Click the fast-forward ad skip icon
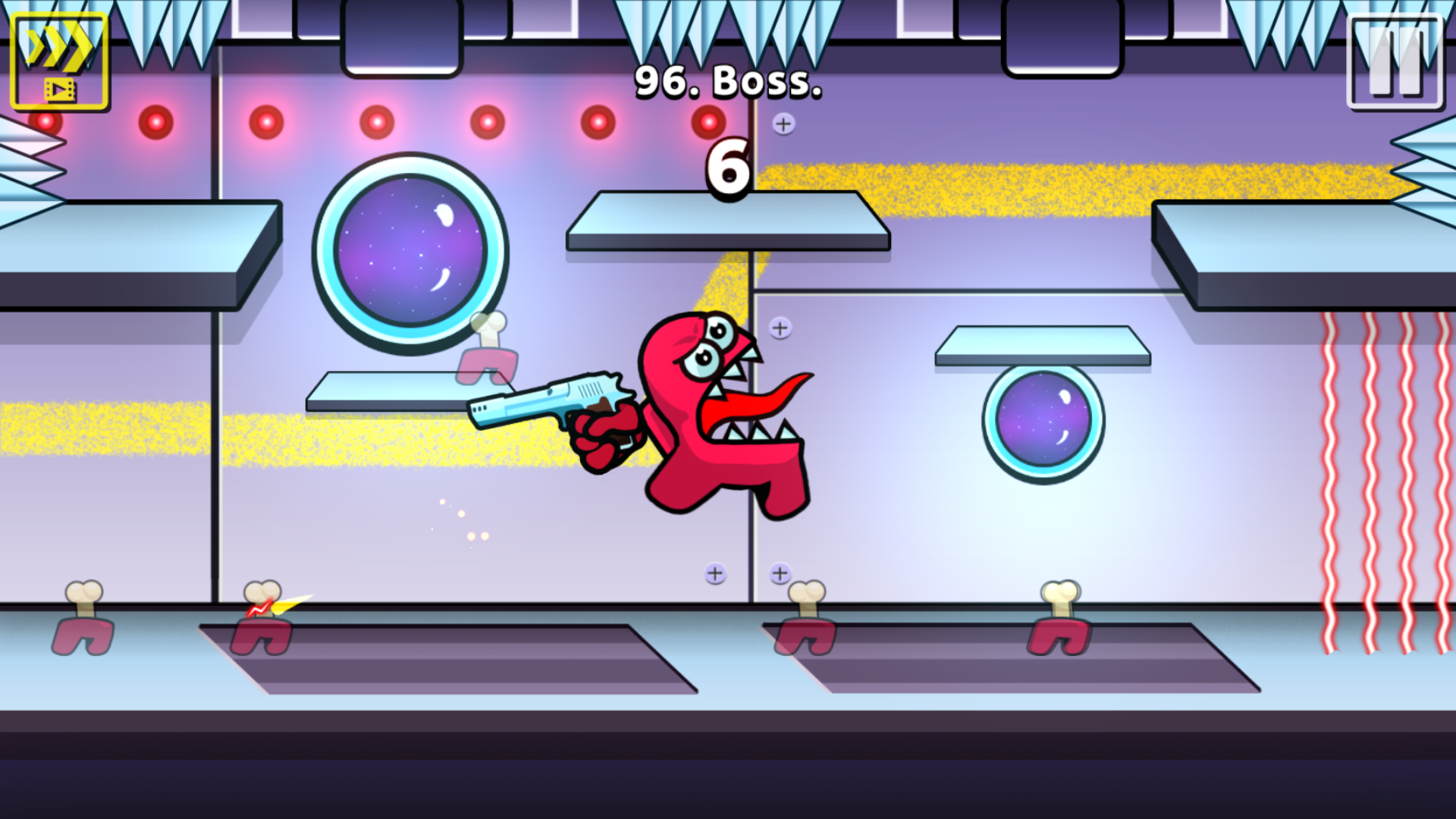Viewport: 1456px width, 819px height. click(59, 59)
